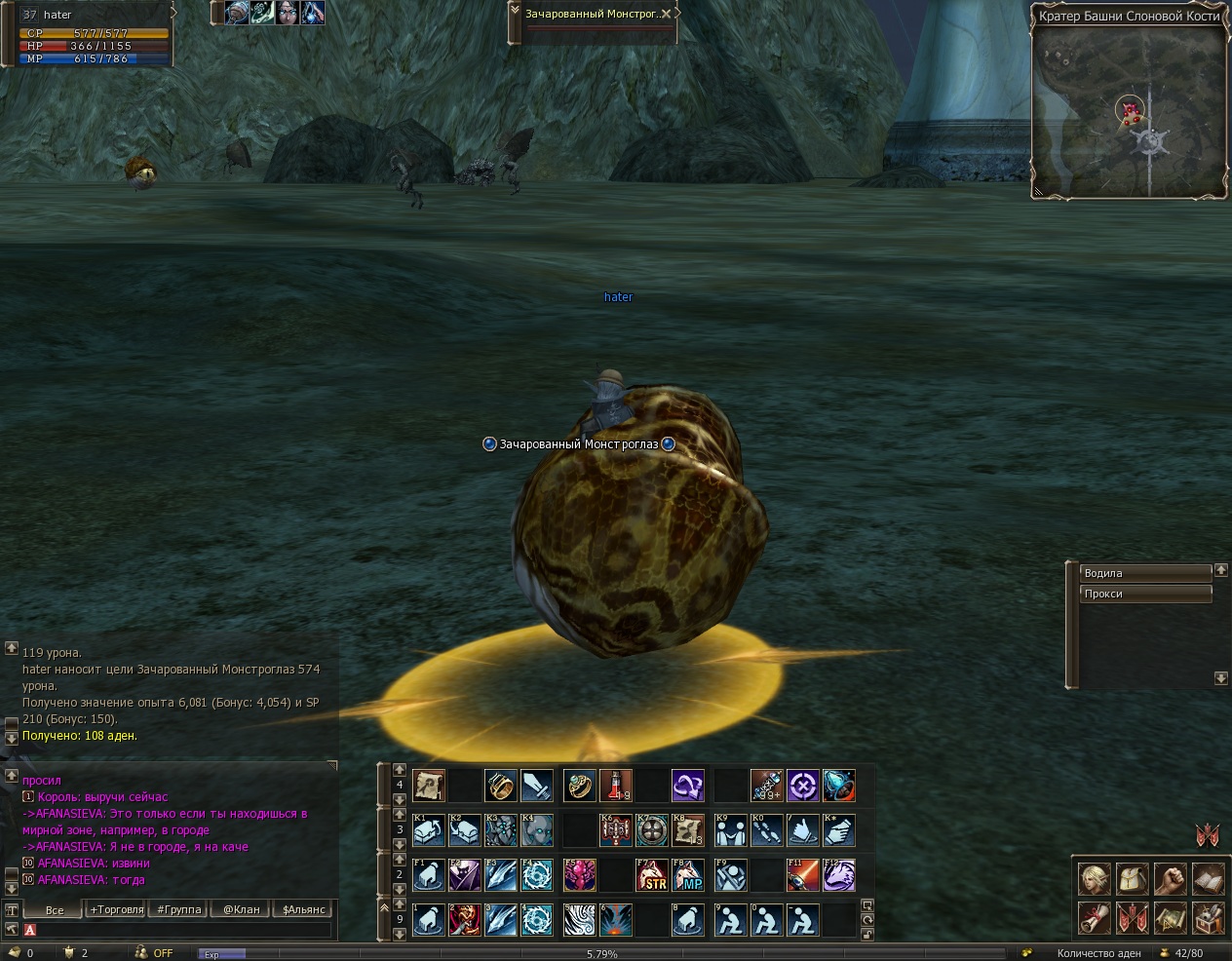Viewport: 1232px width, 961px height.
Task: Show the Все chat tab
Action: [55, 909]
